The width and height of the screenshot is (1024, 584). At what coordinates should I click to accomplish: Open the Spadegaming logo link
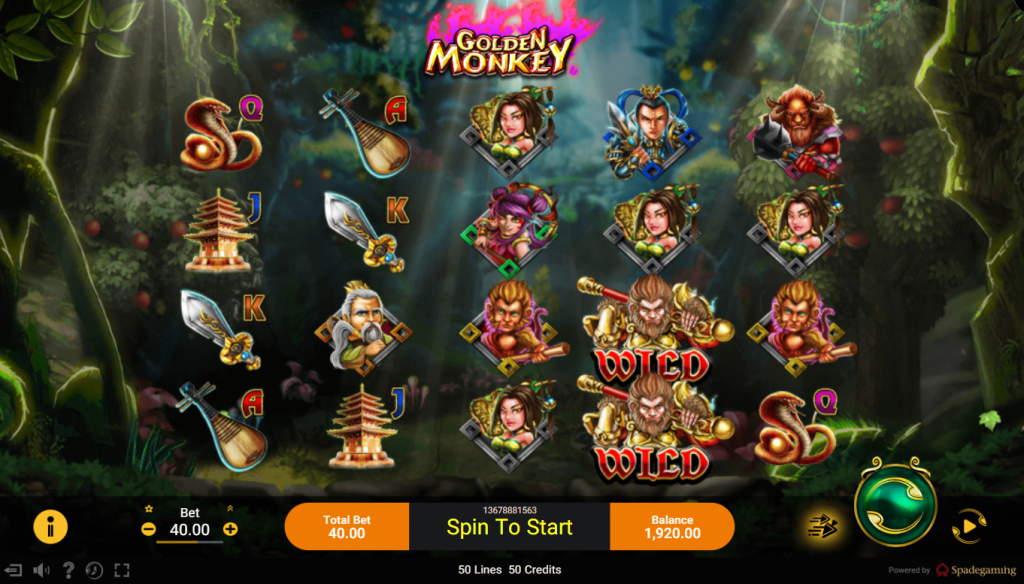[x=975, y=570]
